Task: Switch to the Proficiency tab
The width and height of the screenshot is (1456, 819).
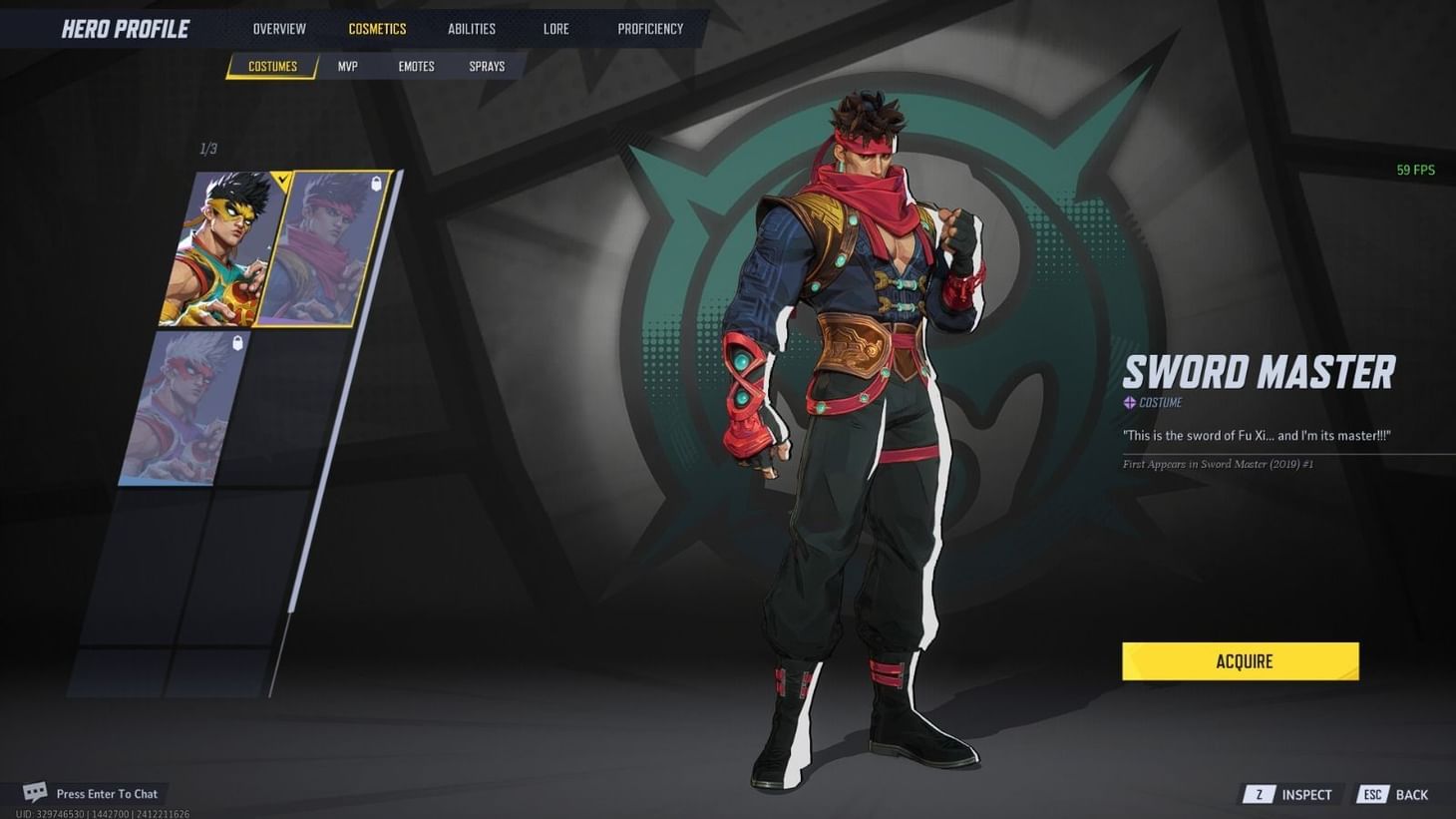Action: 650,28
